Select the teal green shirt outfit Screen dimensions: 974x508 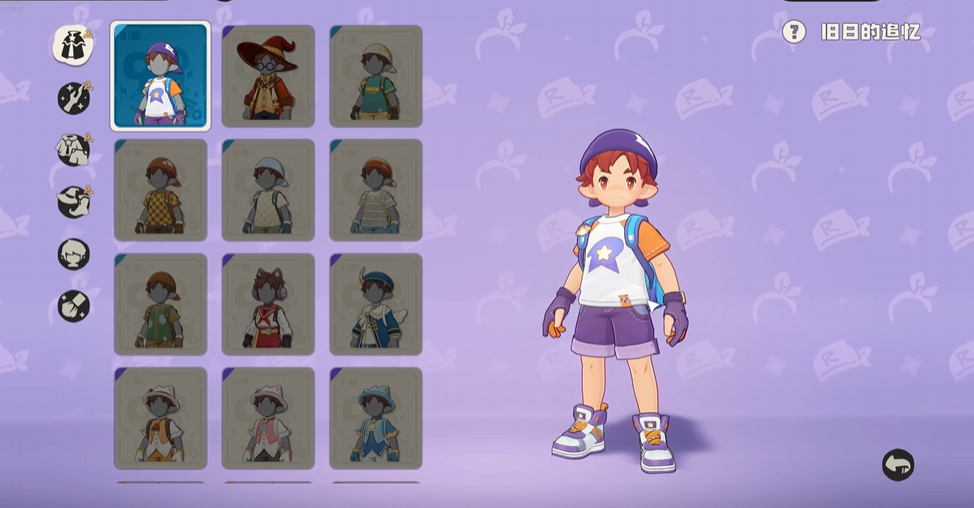375,77
